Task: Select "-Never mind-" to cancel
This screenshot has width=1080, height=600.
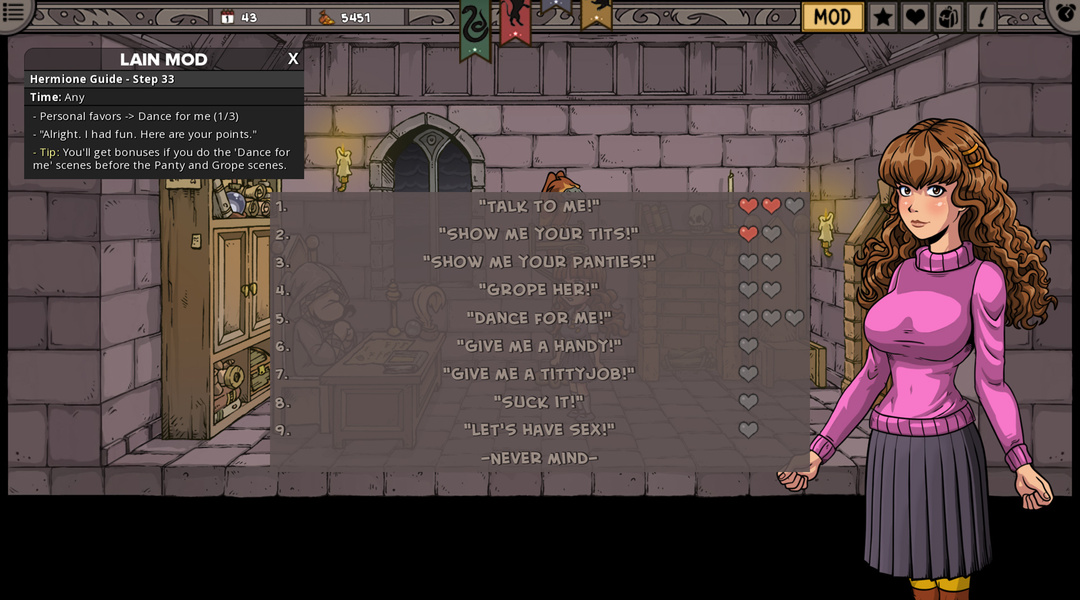Action: (x=539, y=458)
